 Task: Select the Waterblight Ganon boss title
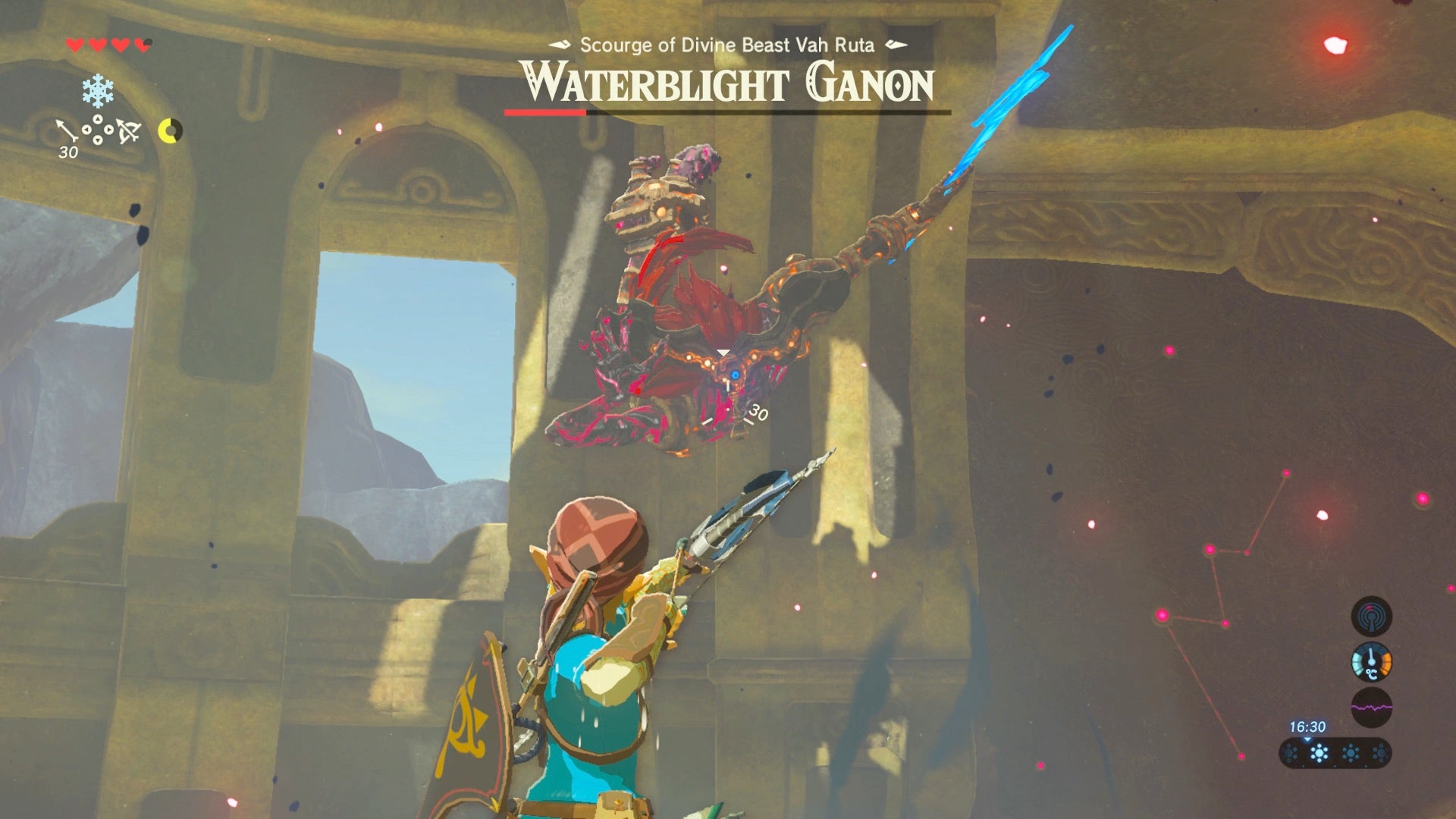click(728, 82)
